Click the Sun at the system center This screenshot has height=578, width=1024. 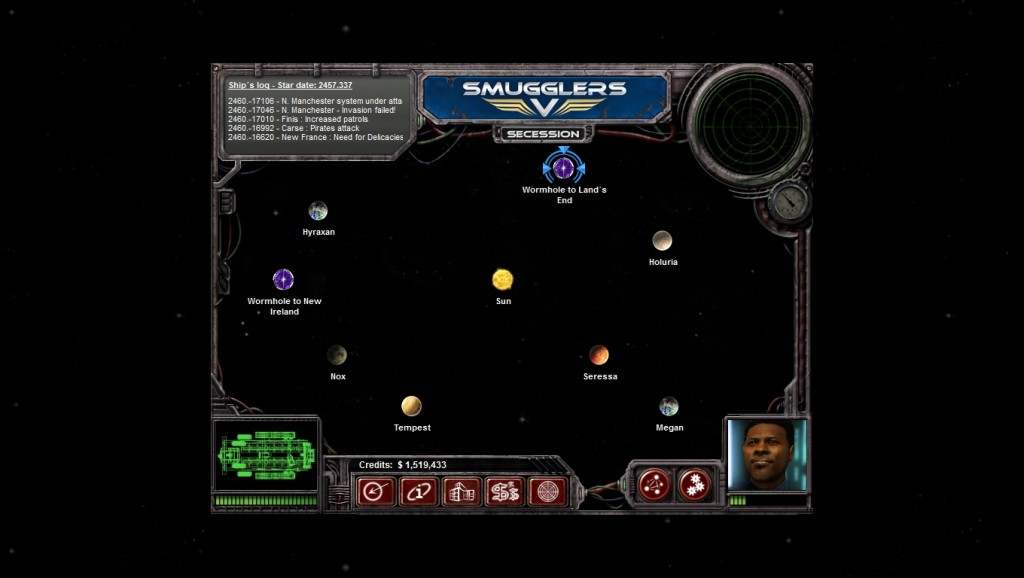pyautogui.click(x=503, y=279)
